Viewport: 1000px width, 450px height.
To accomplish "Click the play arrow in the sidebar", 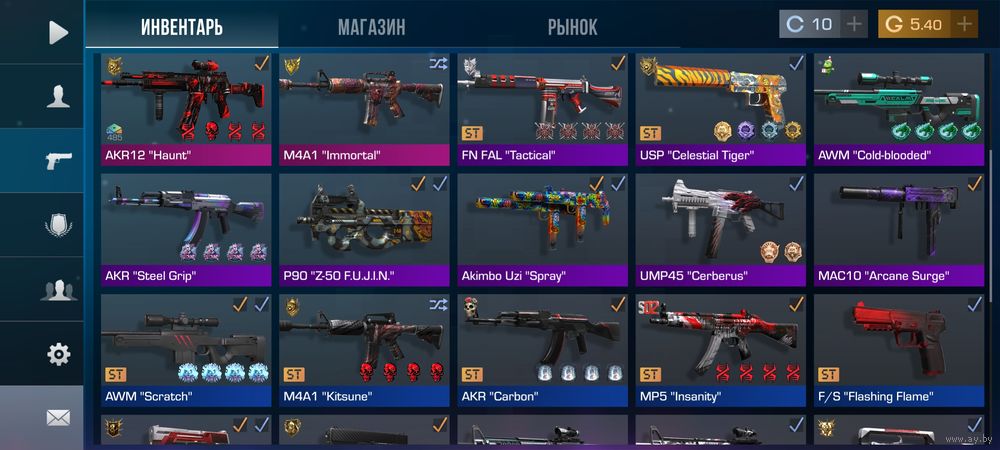I will pyautogui.click(x=58, y=32).
